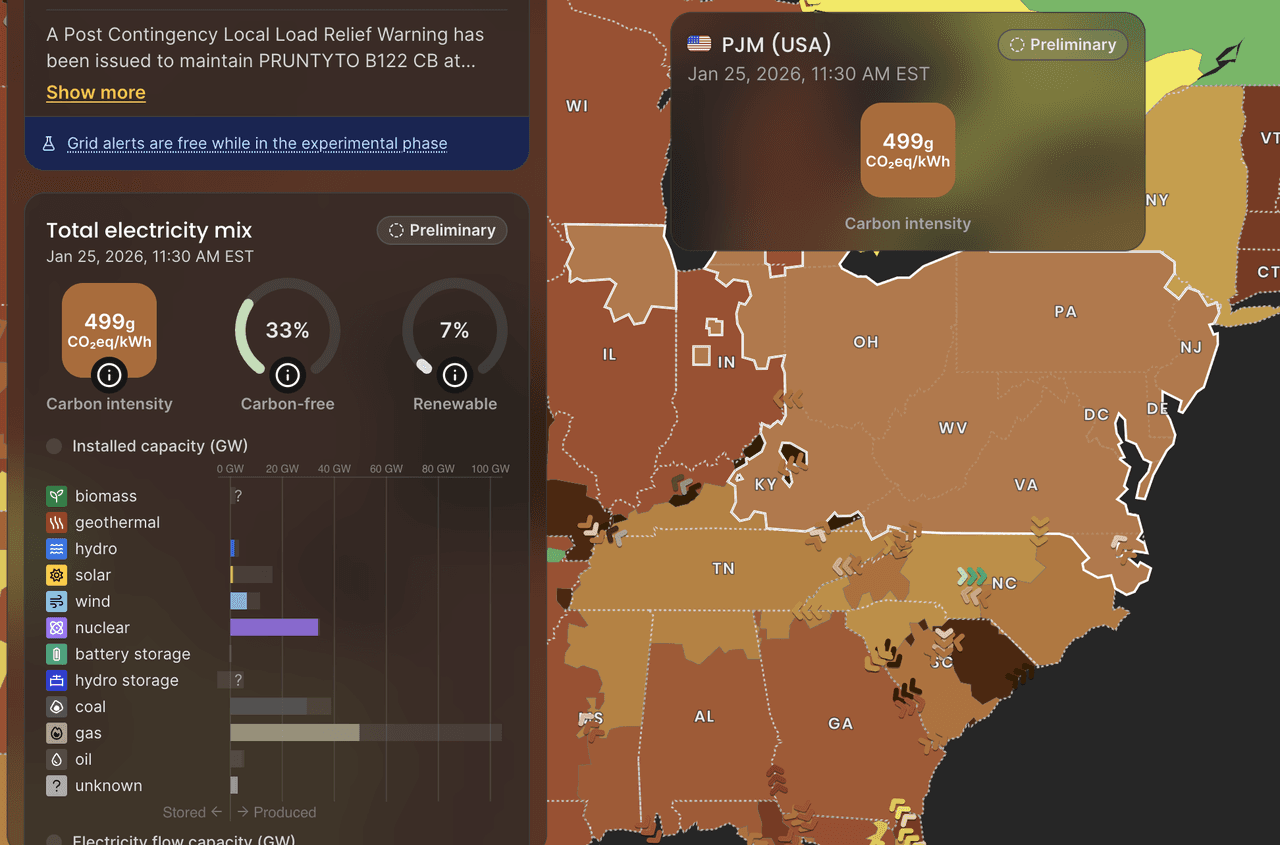
Task: Toggle the Installed capacity (GW) option
Action: click(x=55, y=446)
